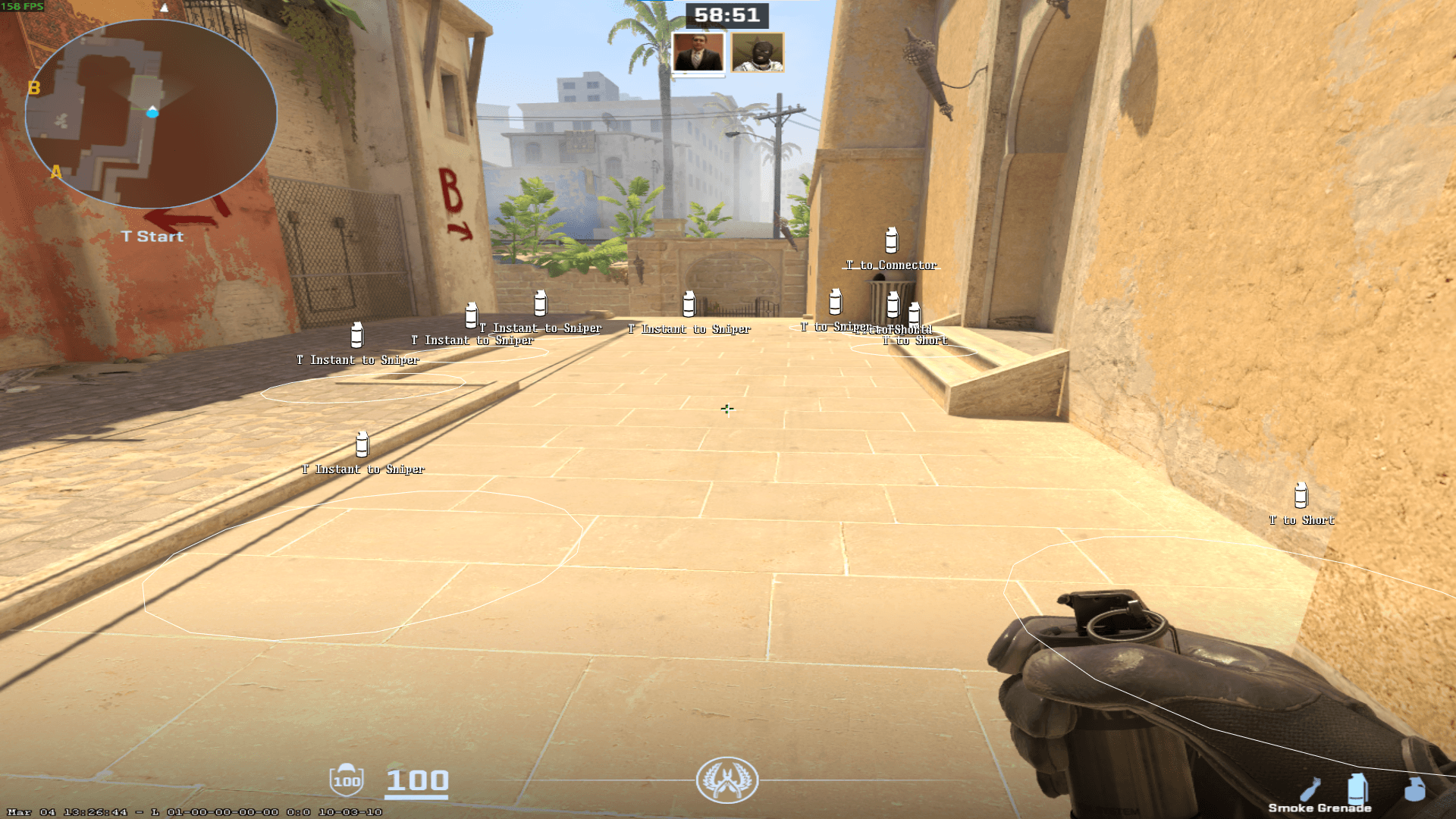Click the CS2 logo at bottom center
The height and width of the screenshot is (819, 1456).
pyautogui.click(x=726, y=781)
